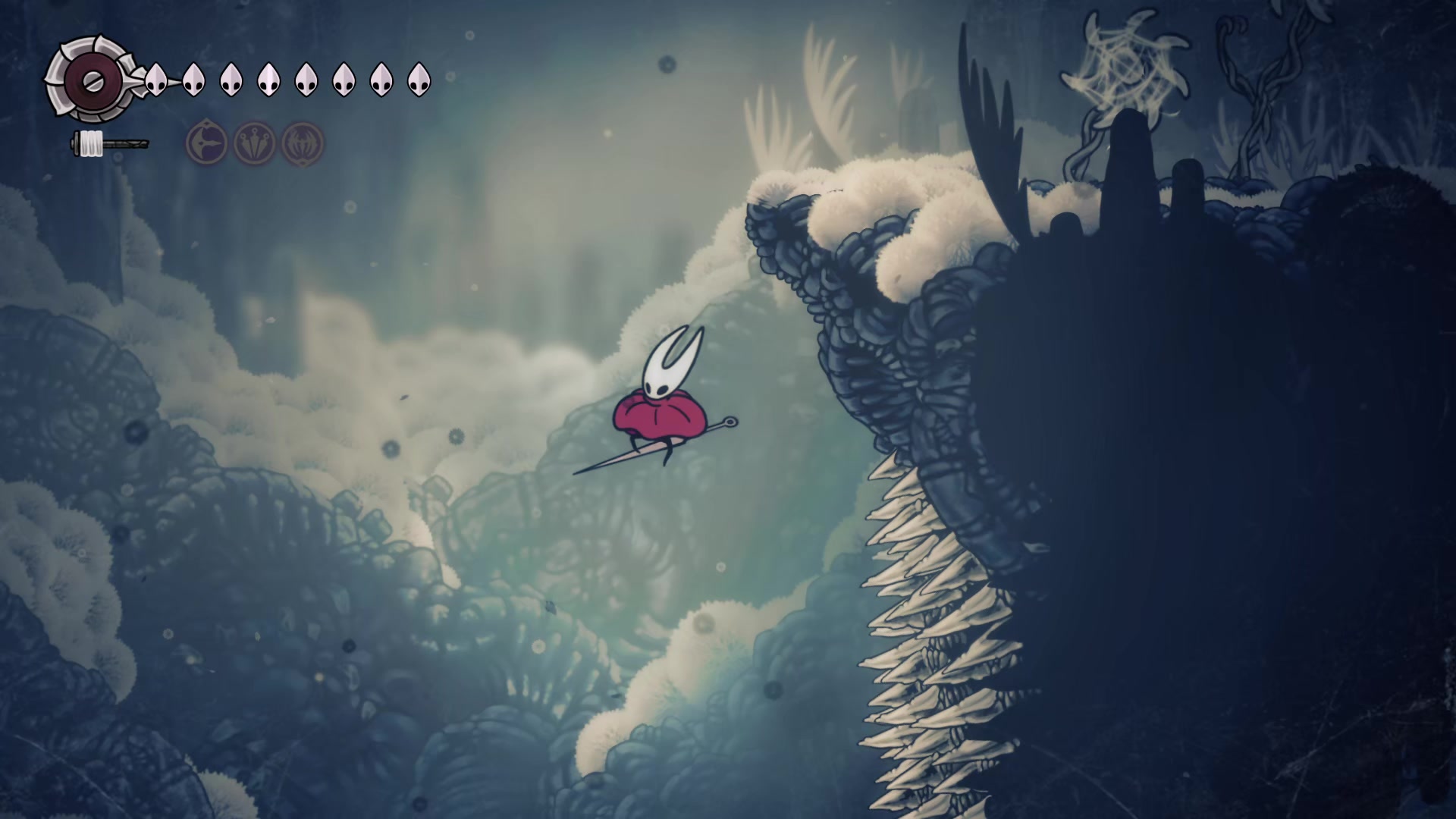Click the silk spool crest emblem
The width and height of the screenshot is (1456, 819).
click(89, 79)
